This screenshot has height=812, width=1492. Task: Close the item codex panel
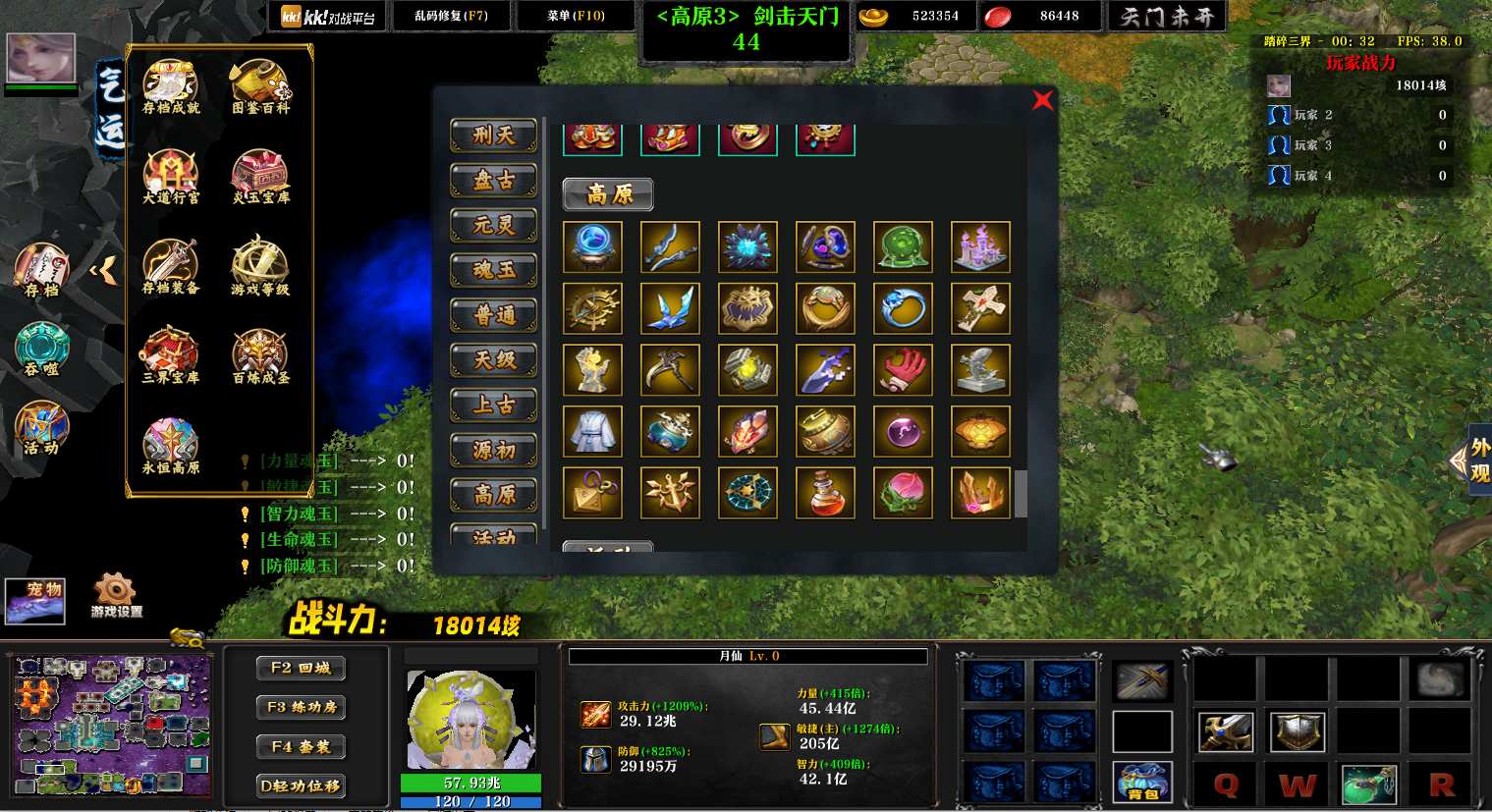point(1042,100)
